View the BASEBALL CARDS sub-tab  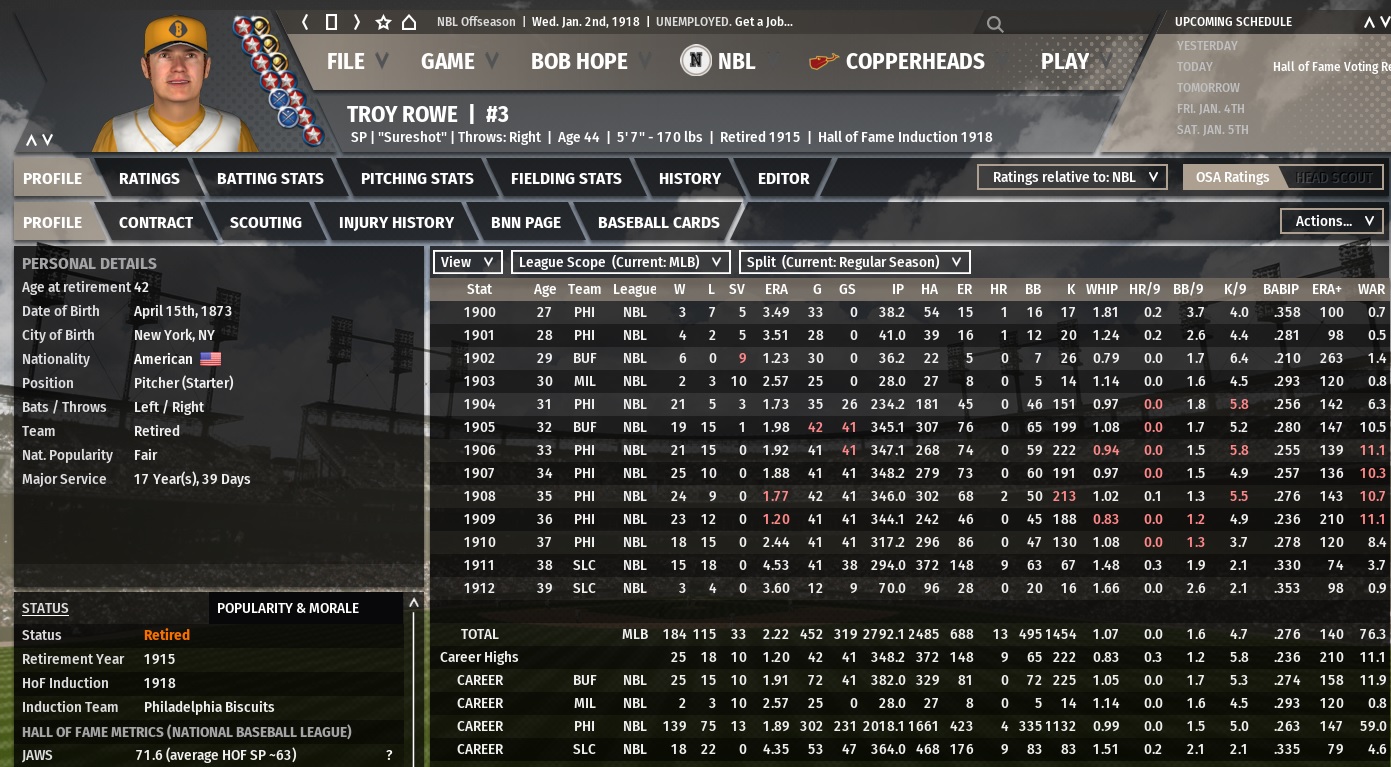(658, 222)
